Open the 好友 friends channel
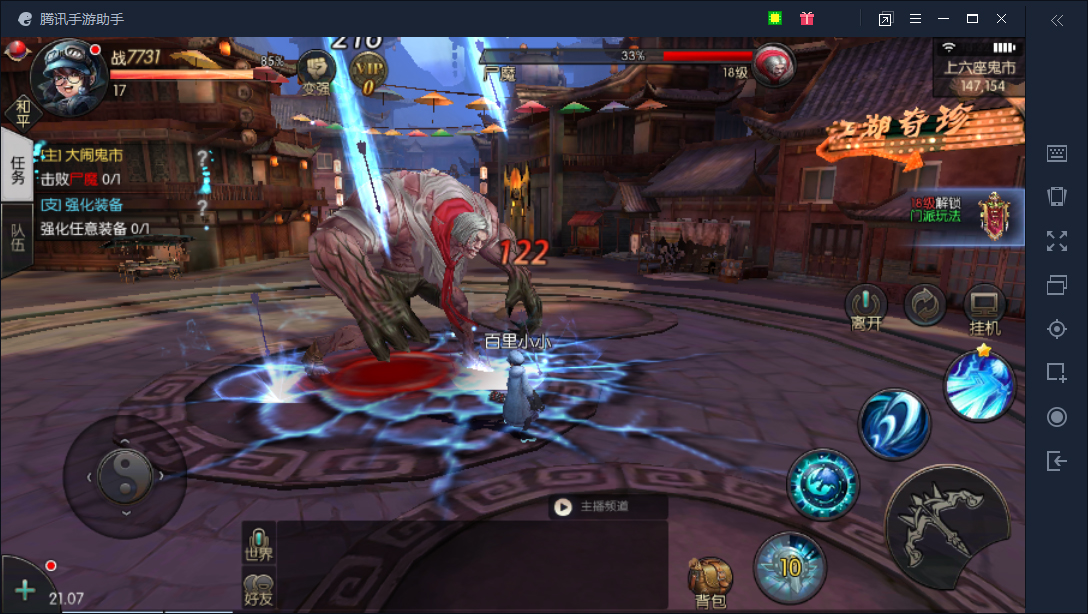Image resolution: width=1088 pixels, height=614 pixels. (x=259, y=589)
